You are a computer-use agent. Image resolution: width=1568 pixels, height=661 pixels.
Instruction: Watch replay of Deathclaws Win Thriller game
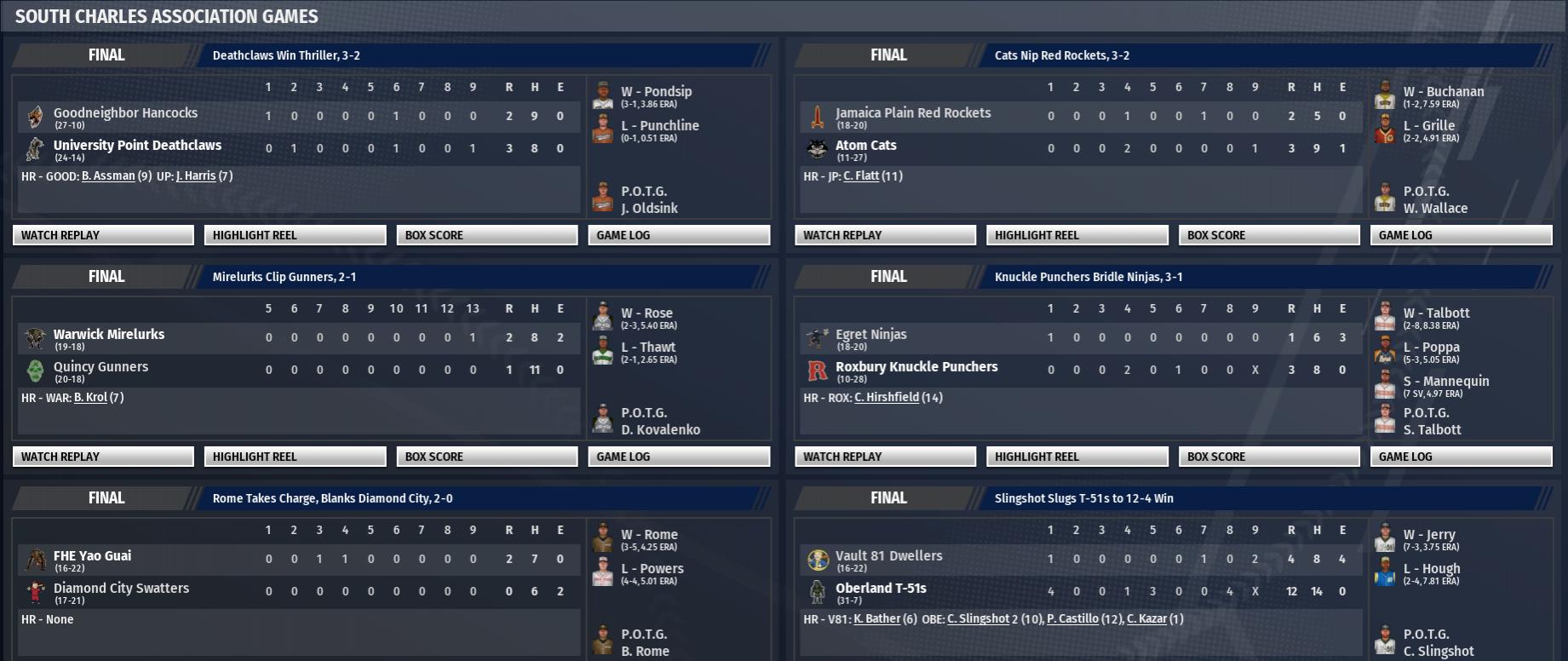tap(103, 235)
